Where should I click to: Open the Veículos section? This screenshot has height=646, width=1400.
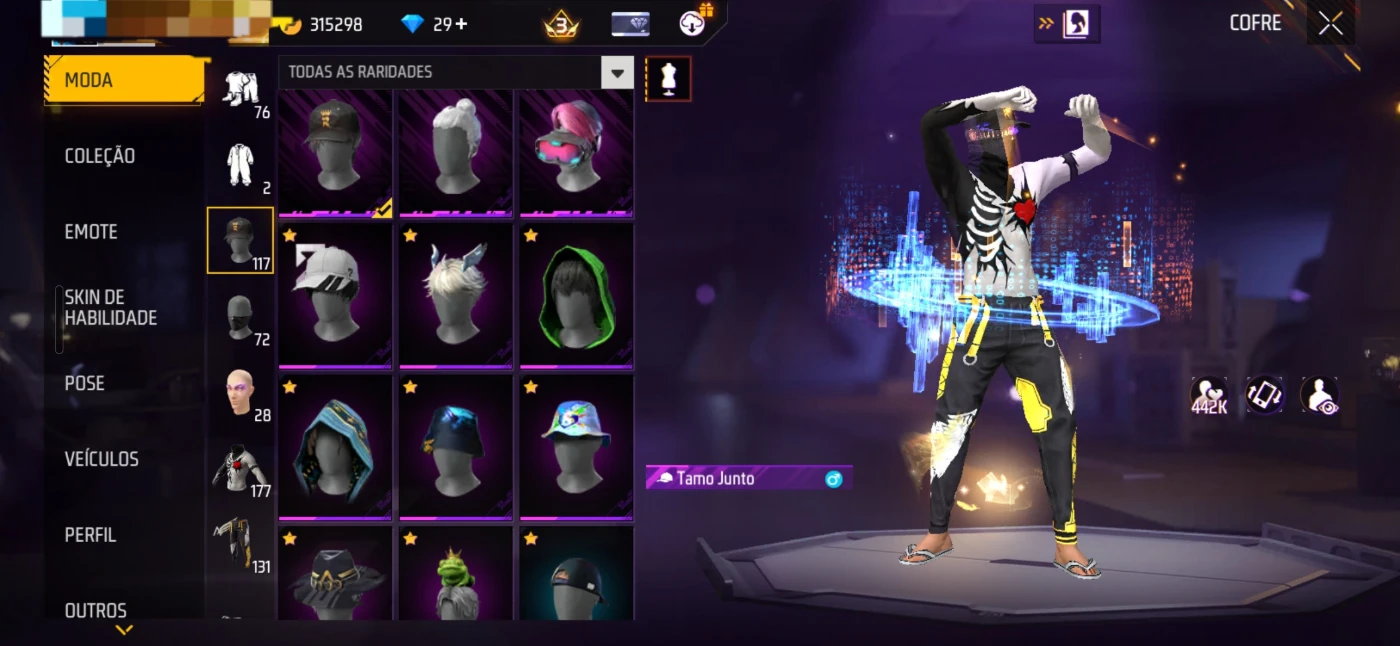pos(102,459)
